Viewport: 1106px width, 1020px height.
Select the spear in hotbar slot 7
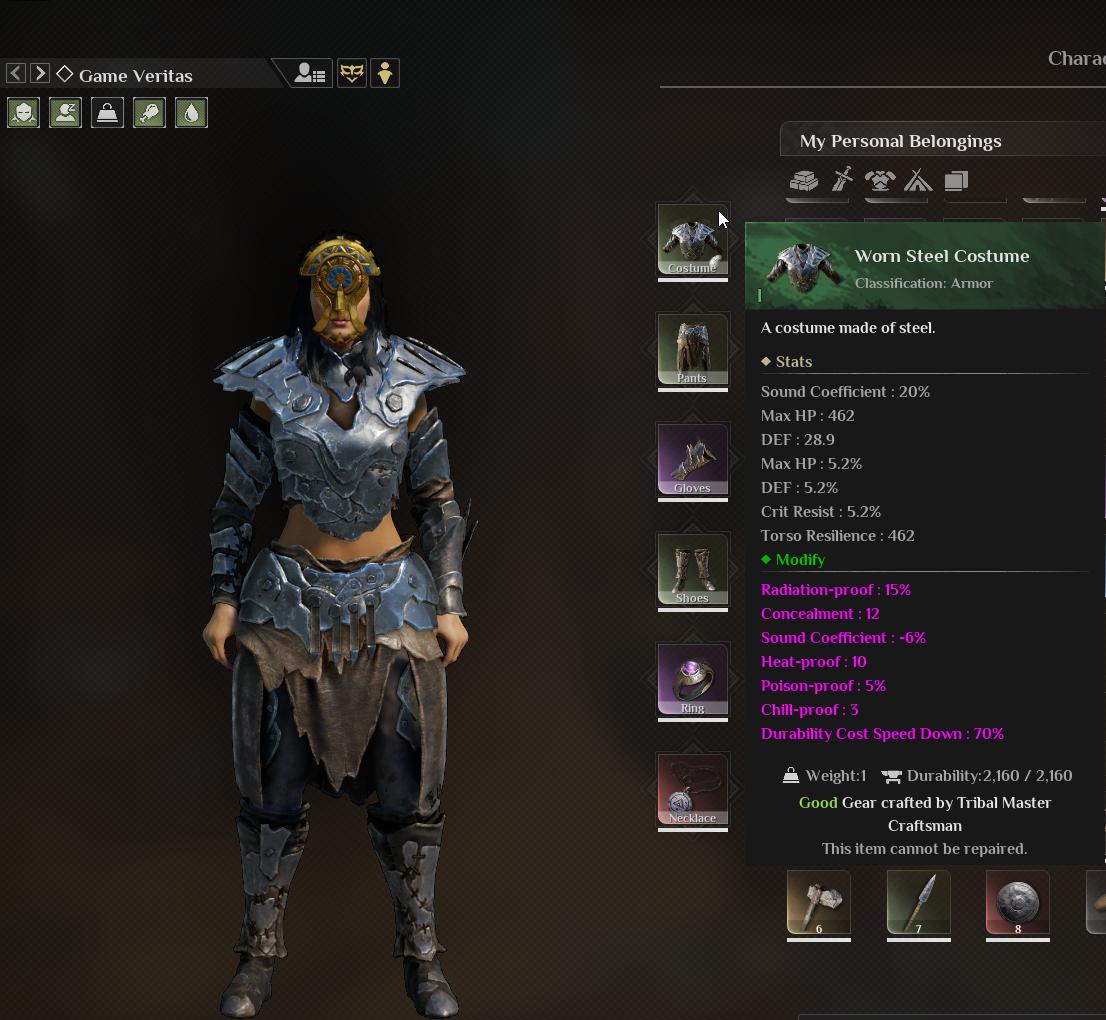(x=918, y=903)
